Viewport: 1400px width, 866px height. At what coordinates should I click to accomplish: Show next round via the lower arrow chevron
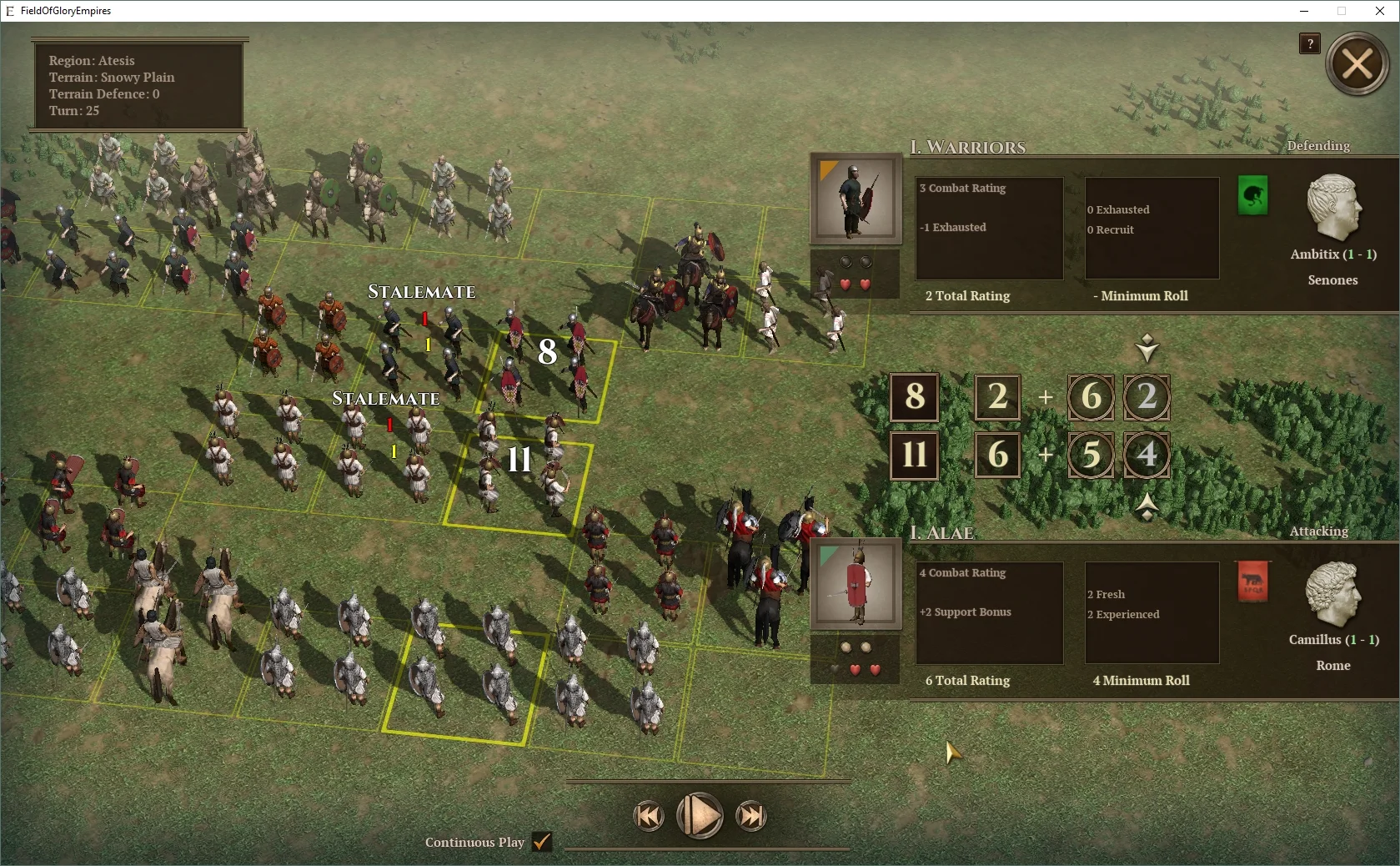(x=1147, y=507)
